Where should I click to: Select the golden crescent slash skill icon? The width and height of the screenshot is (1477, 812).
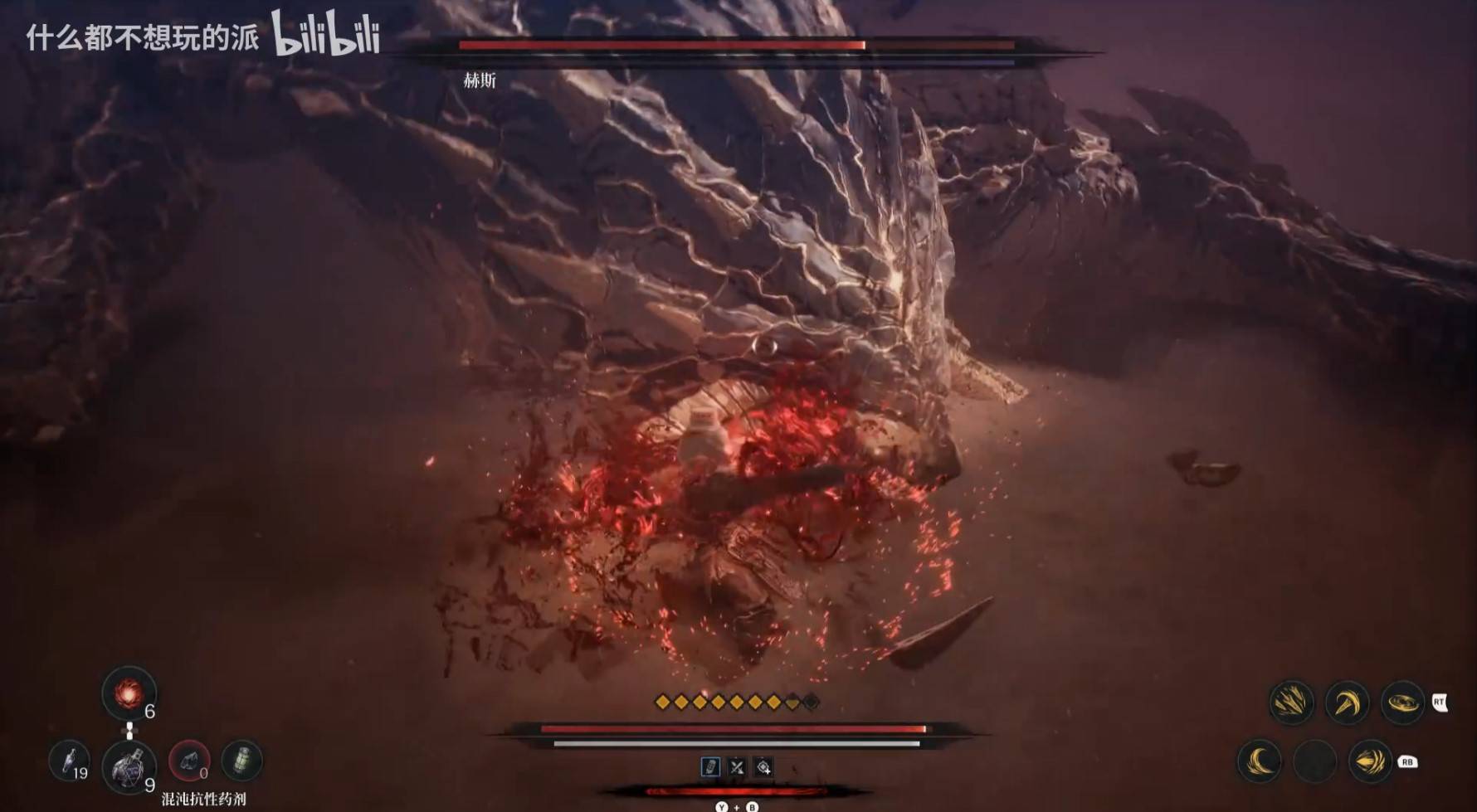pyautogui.click(x=1258, y=761)
